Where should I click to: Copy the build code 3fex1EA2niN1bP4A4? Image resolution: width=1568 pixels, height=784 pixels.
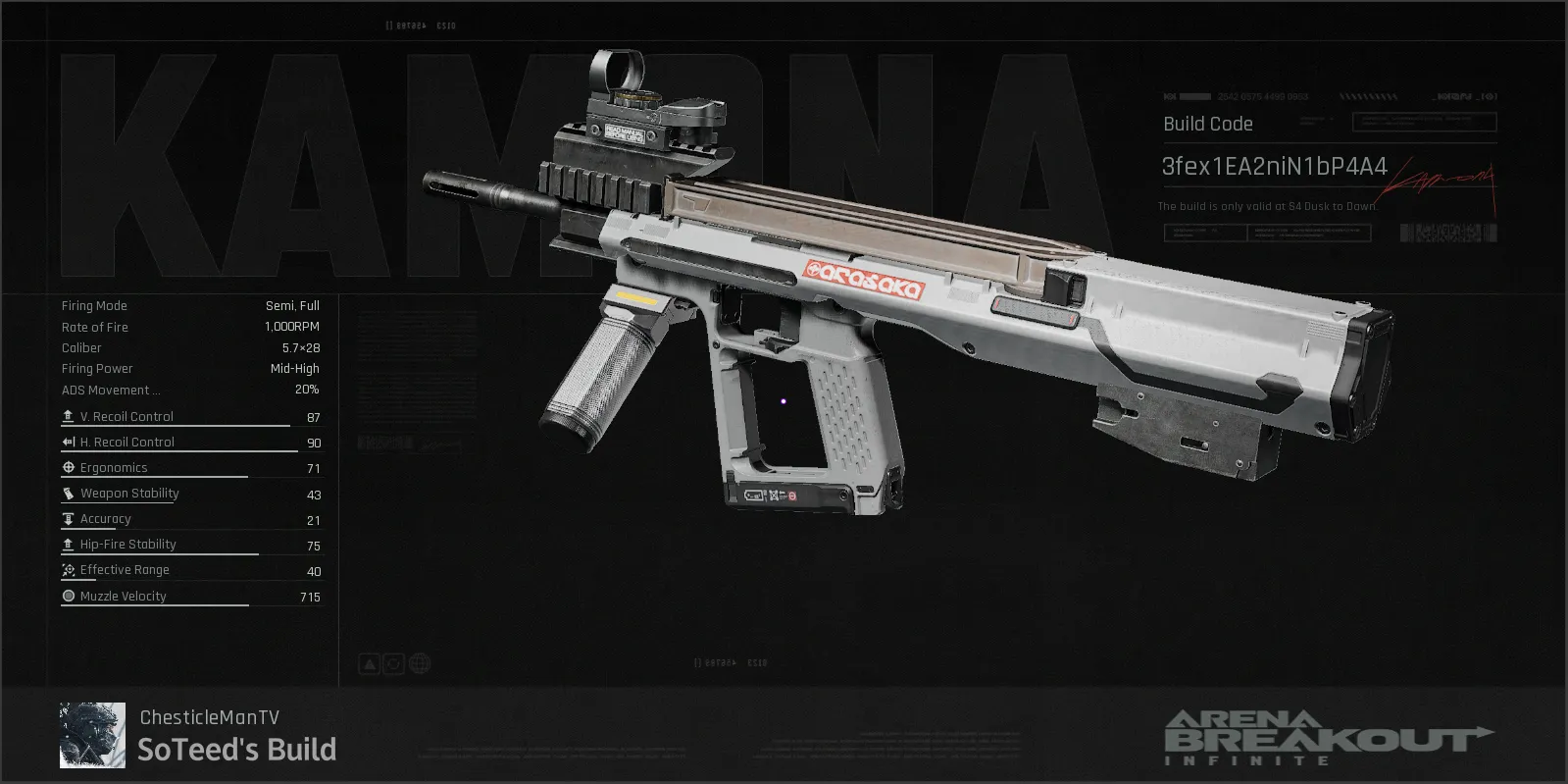(x=1273, y=167)
